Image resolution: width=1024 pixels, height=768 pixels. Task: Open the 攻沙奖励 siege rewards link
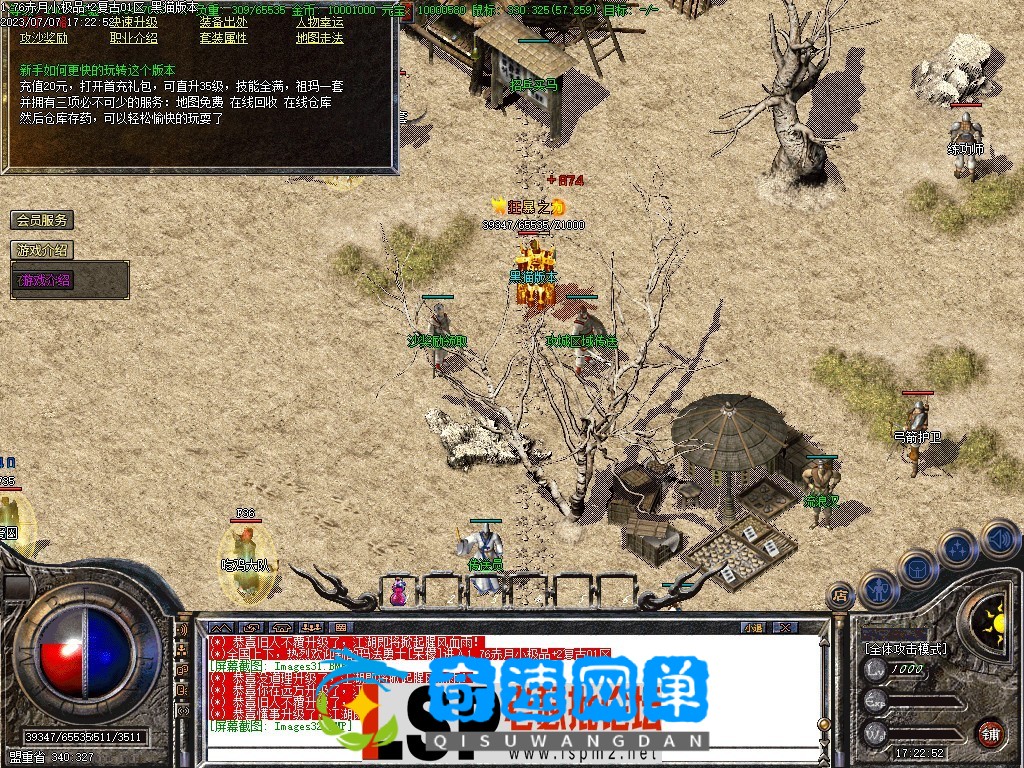(44, 38)
